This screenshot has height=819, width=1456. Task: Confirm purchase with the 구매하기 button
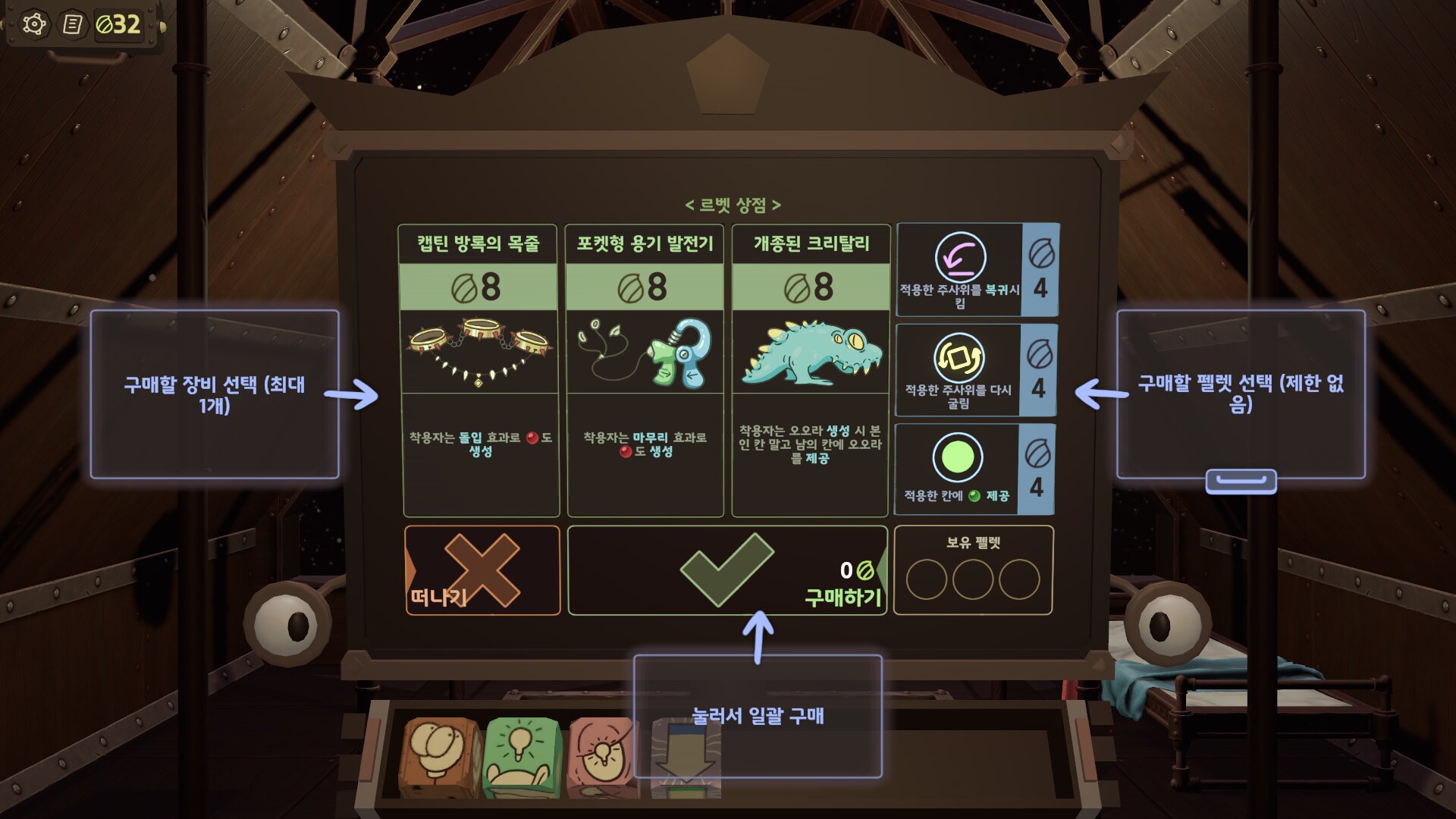point(726,570)
